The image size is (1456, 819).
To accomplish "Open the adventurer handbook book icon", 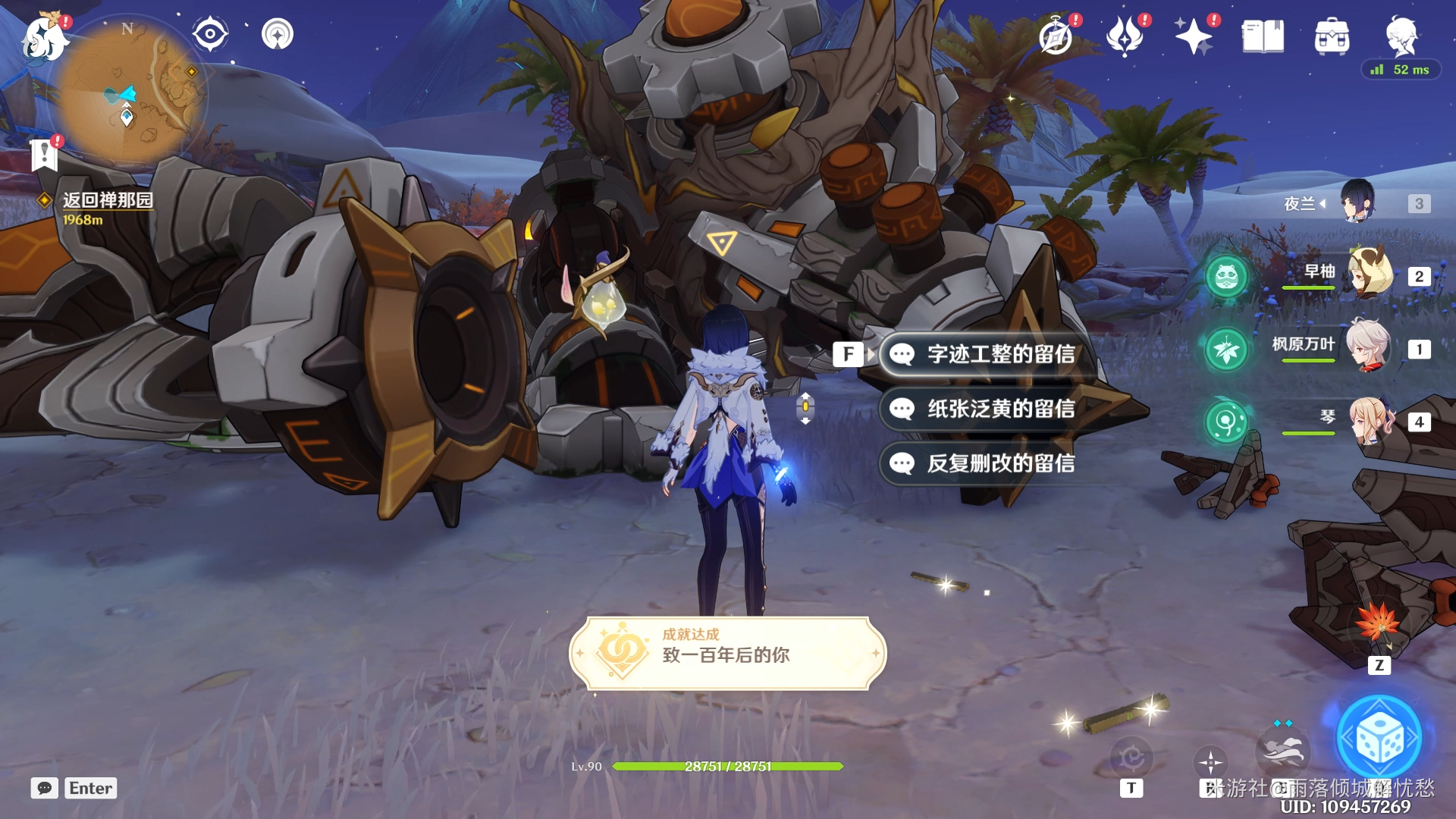I will [1263, 36].
